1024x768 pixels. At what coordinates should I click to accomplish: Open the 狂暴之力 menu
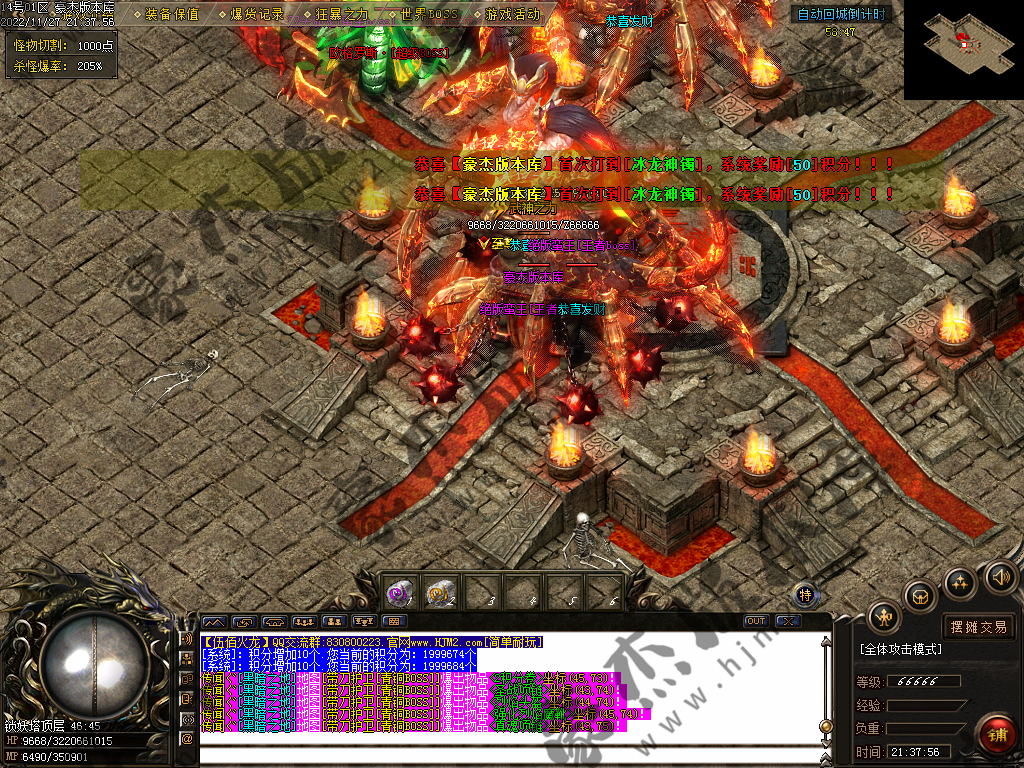(342, 15)
